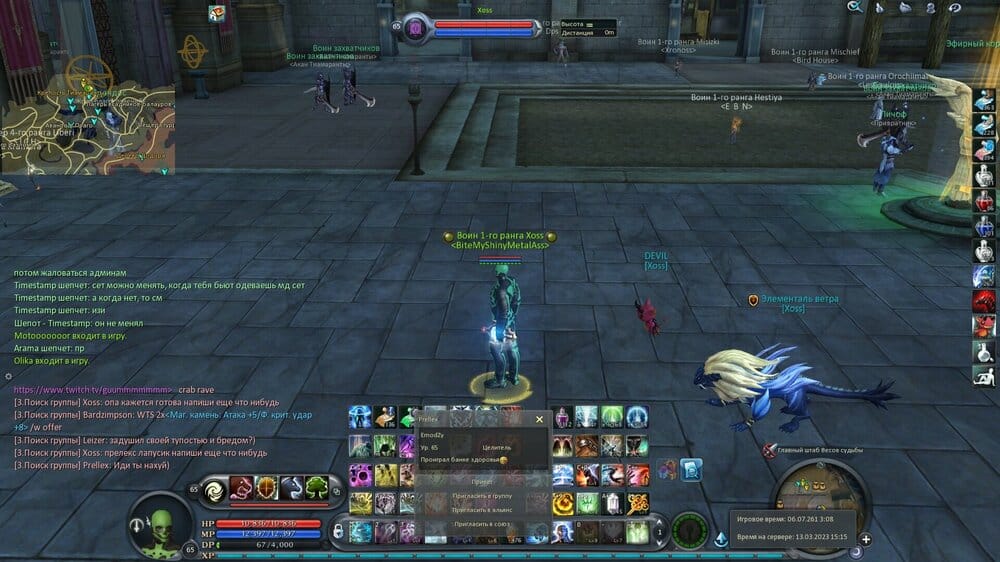Viewport: 1000px width, 562px height.
Task: Click the sitting figure icon on side bar
Action: 984,376
